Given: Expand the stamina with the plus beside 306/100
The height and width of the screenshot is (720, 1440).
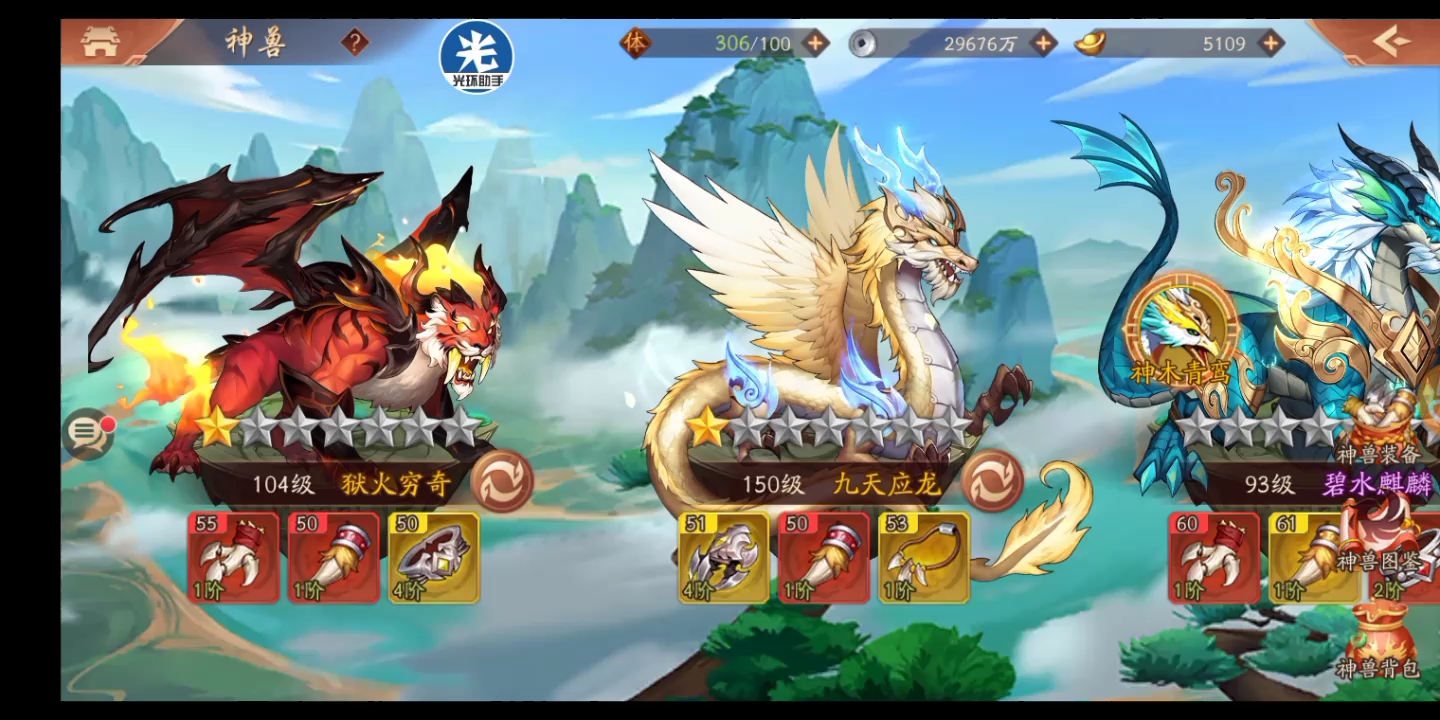Looking at the screenshot, I should (x=817, y=43).
